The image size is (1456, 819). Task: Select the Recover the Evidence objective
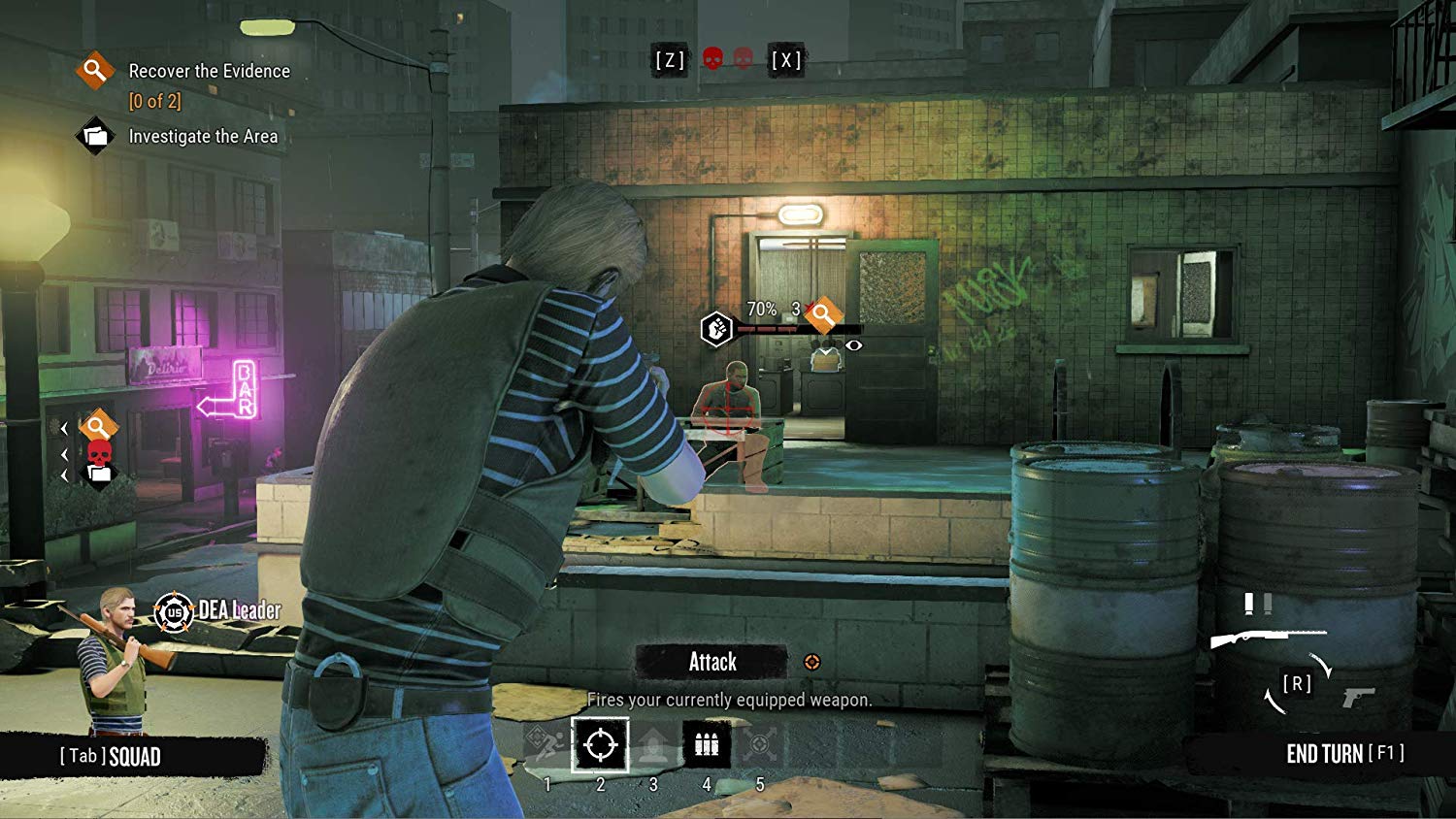pos(211,71)
